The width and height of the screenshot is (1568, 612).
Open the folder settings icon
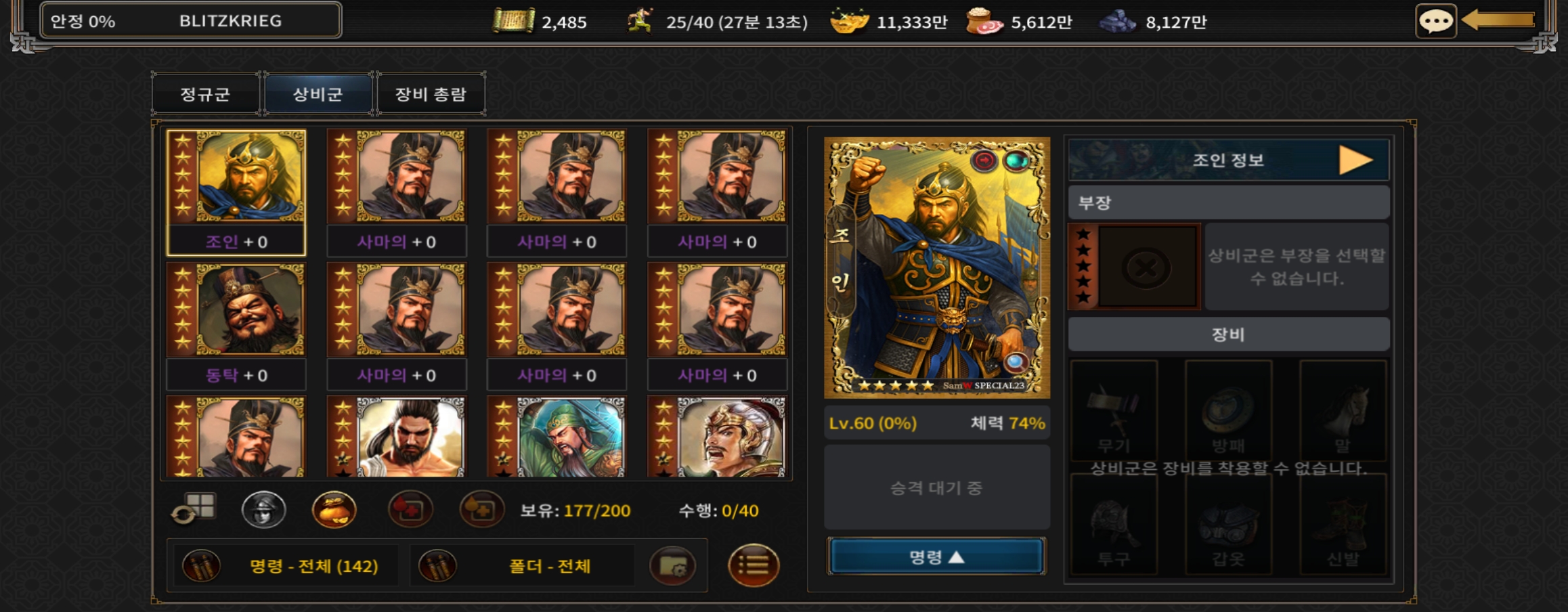tap(672, 566)
